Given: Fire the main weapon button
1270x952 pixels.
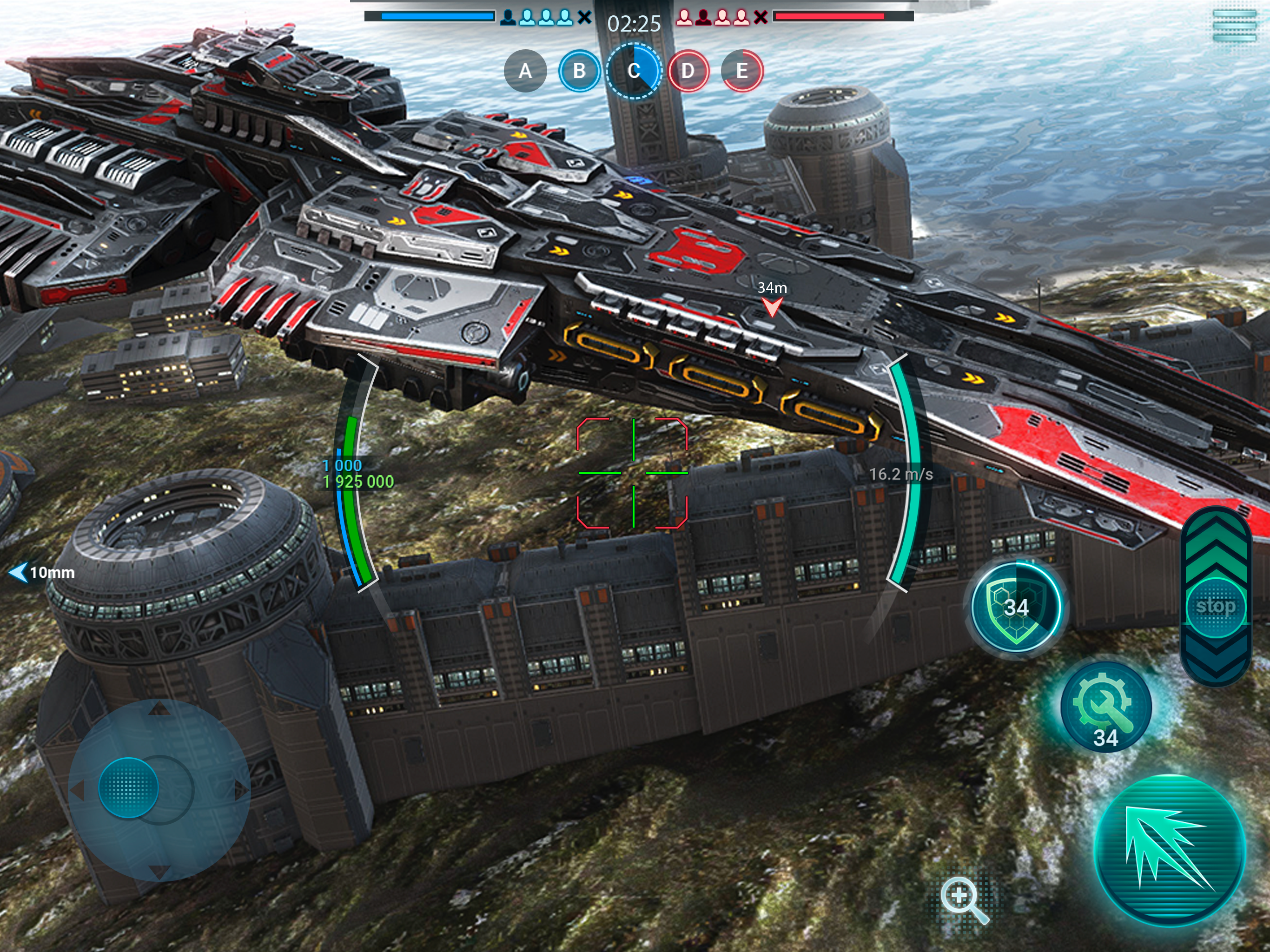Looking at the screenshot, I should click(1170, 850).
